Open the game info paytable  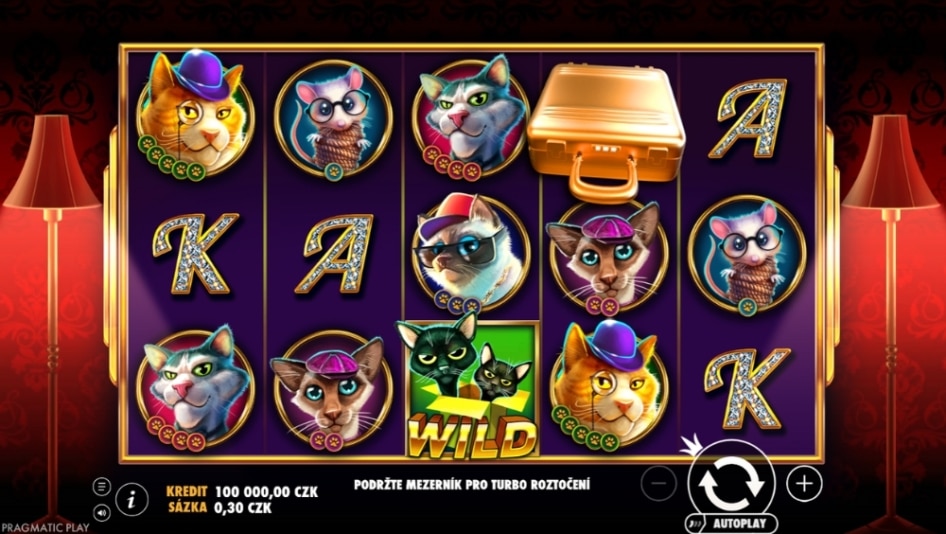131,497
